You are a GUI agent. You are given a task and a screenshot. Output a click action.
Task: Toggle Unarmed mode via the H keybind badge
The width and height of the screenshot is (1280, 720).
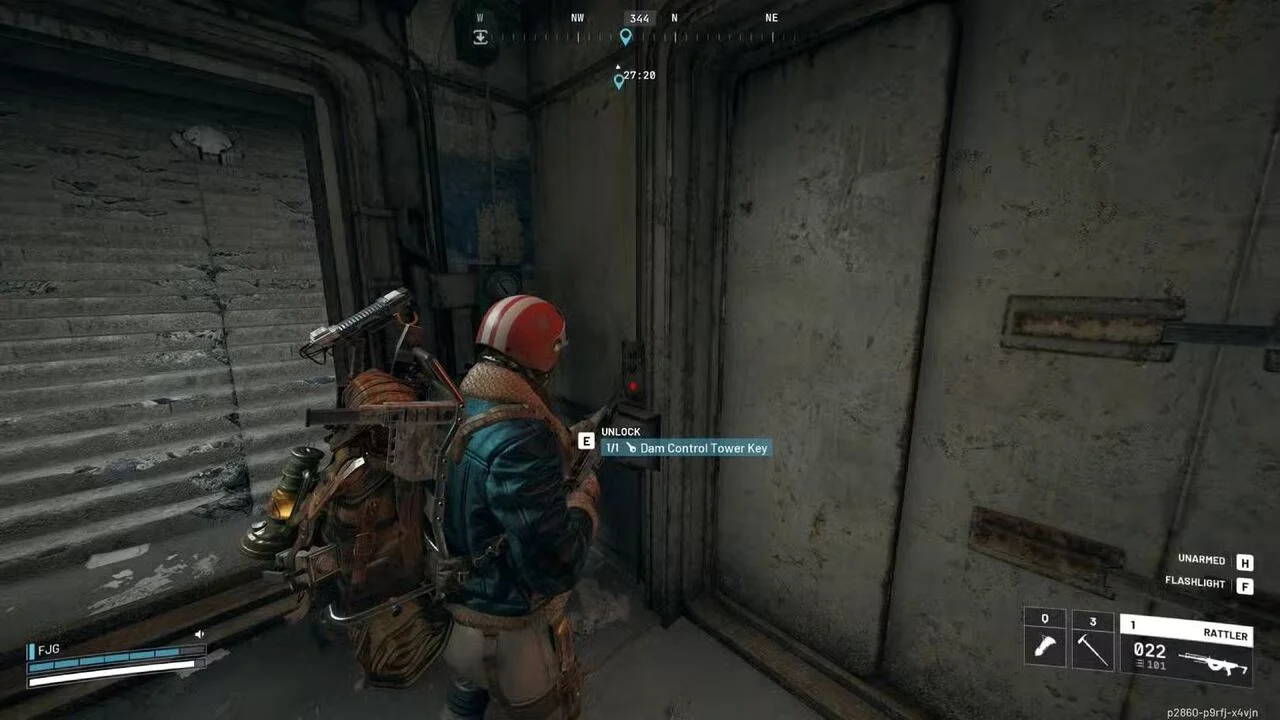tap(1245, 562)
